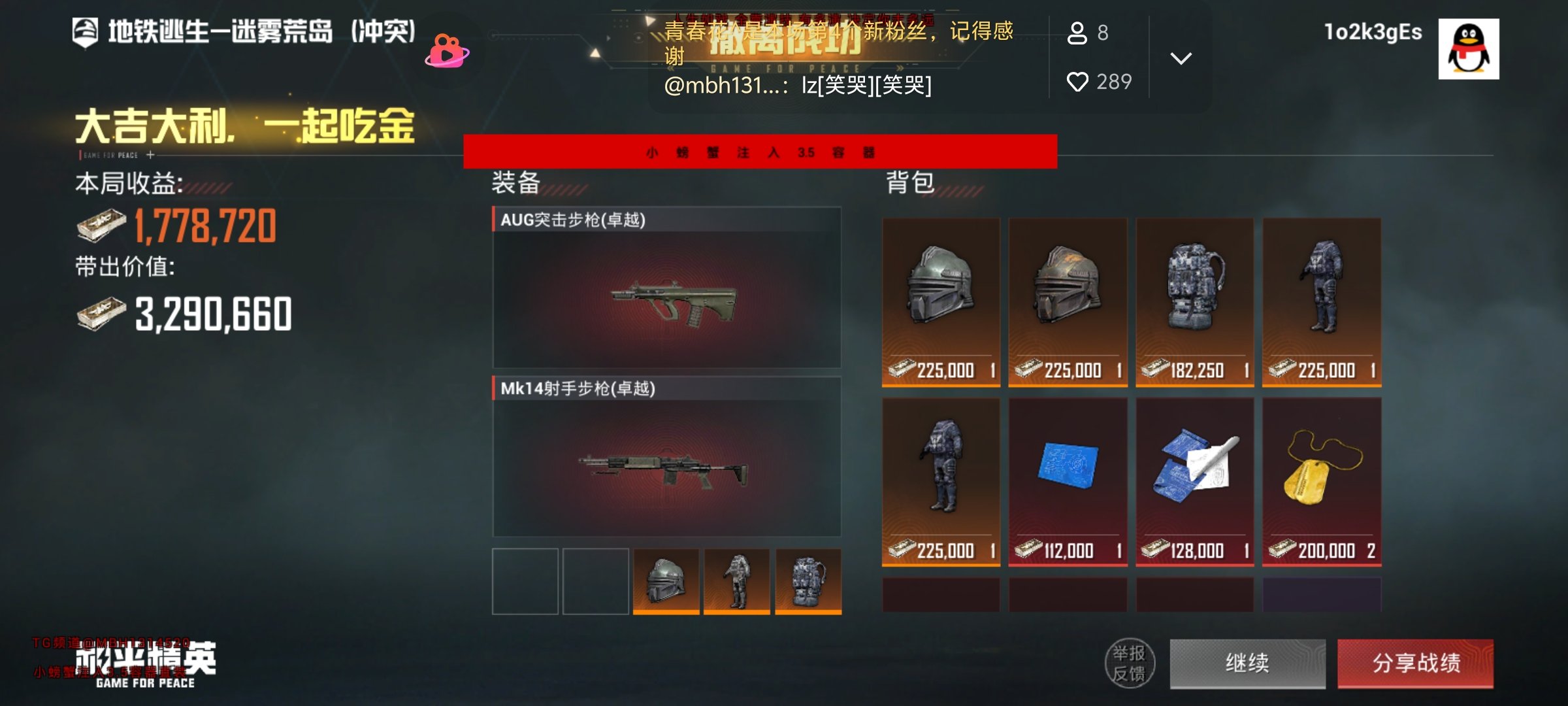Like the stream with the heart icon
This screenshot has height=706, width=1568.
[1077, 82]
